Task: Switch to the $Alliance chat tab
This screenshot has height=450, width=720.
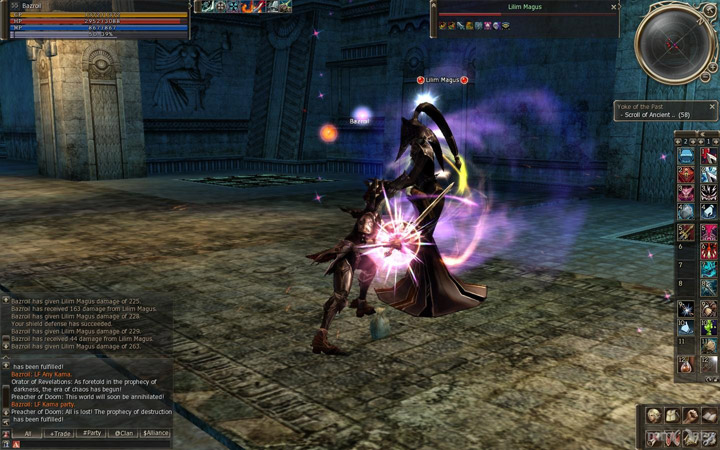Action: point(155,434)
